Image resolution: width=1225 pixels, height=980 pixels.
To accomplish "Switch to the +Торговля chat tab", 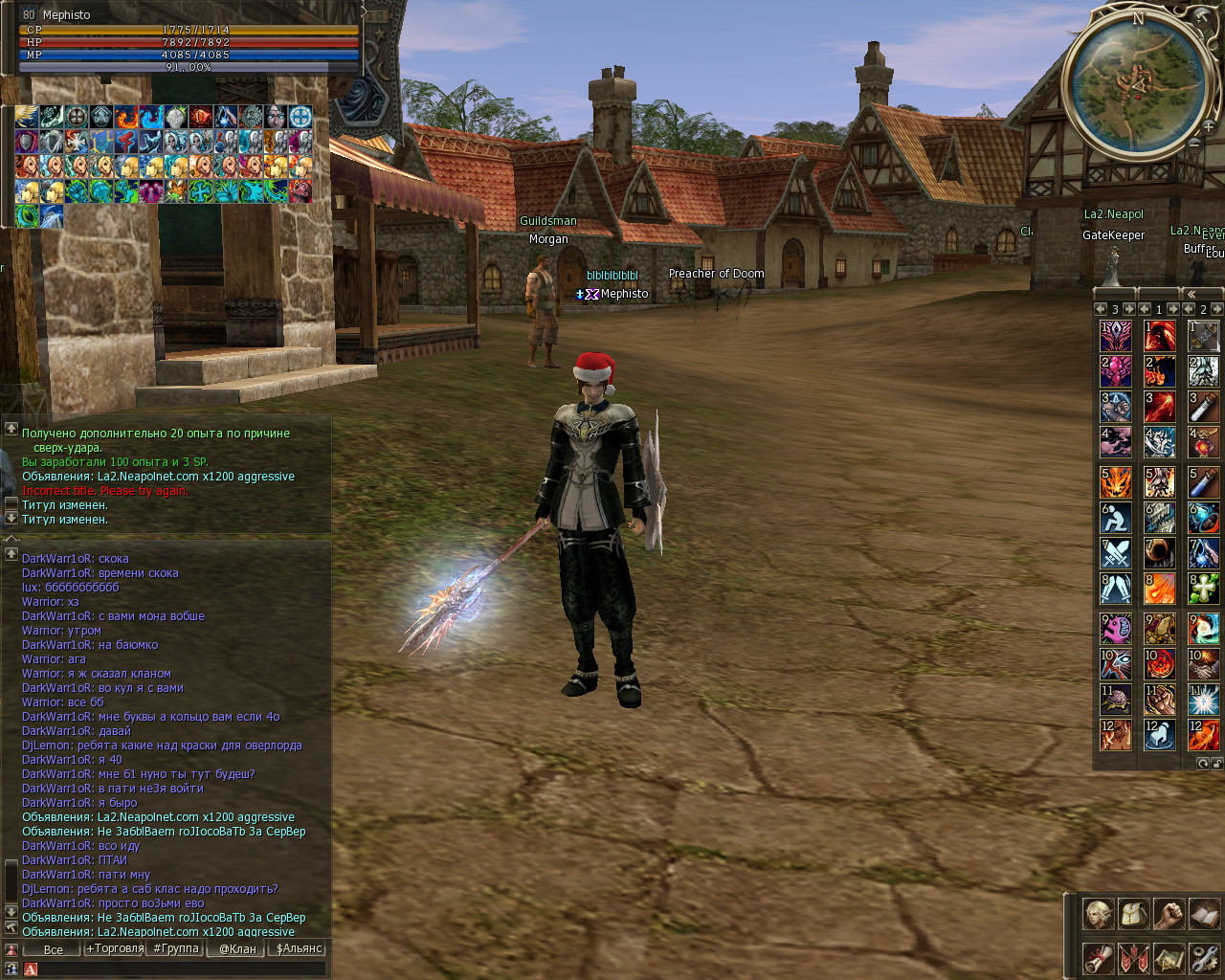I will 115,948.
